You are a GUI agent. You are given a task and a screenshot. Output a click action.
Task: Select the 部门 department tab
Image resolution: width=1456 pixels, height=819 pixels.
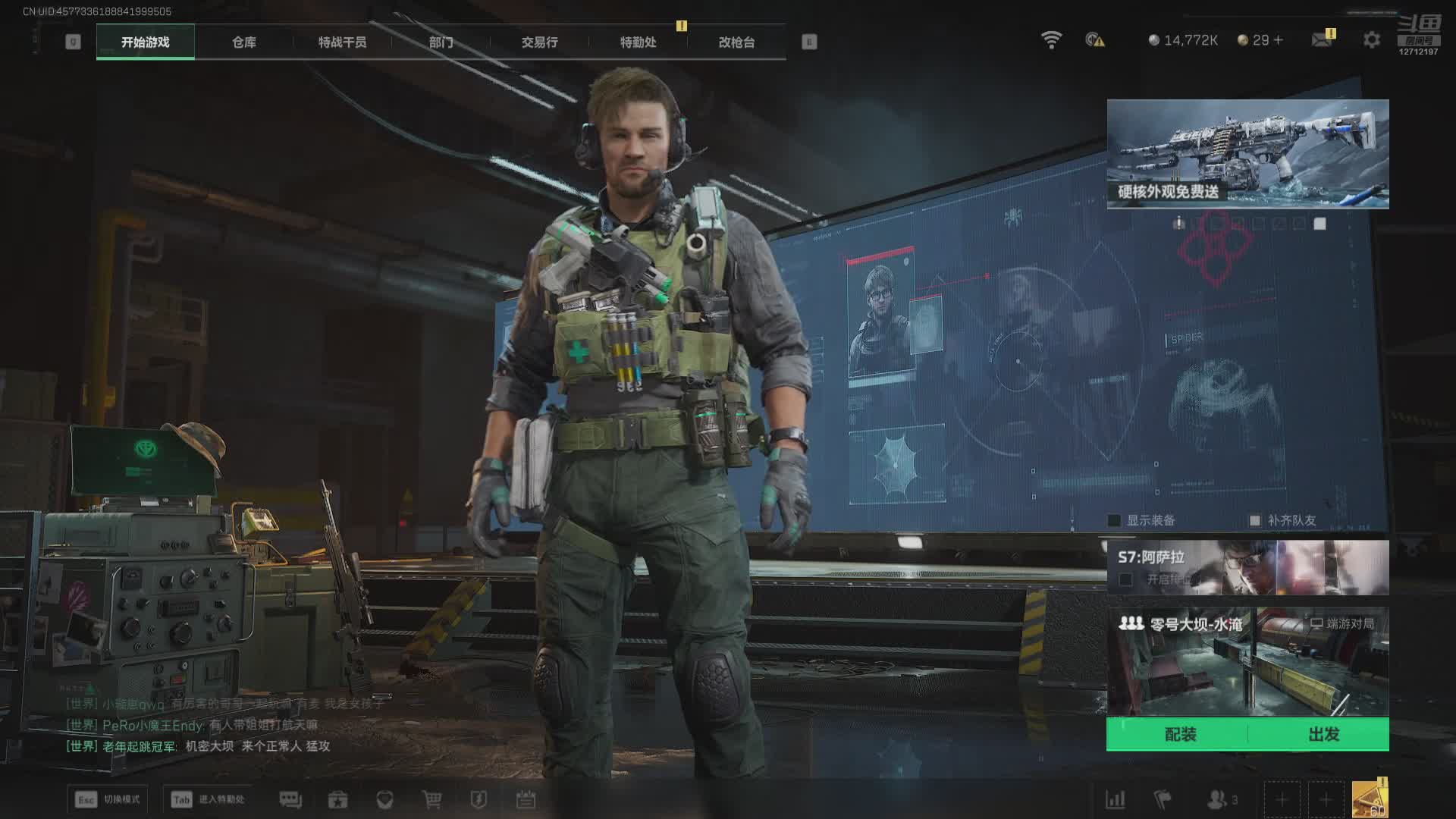[441, 42]
